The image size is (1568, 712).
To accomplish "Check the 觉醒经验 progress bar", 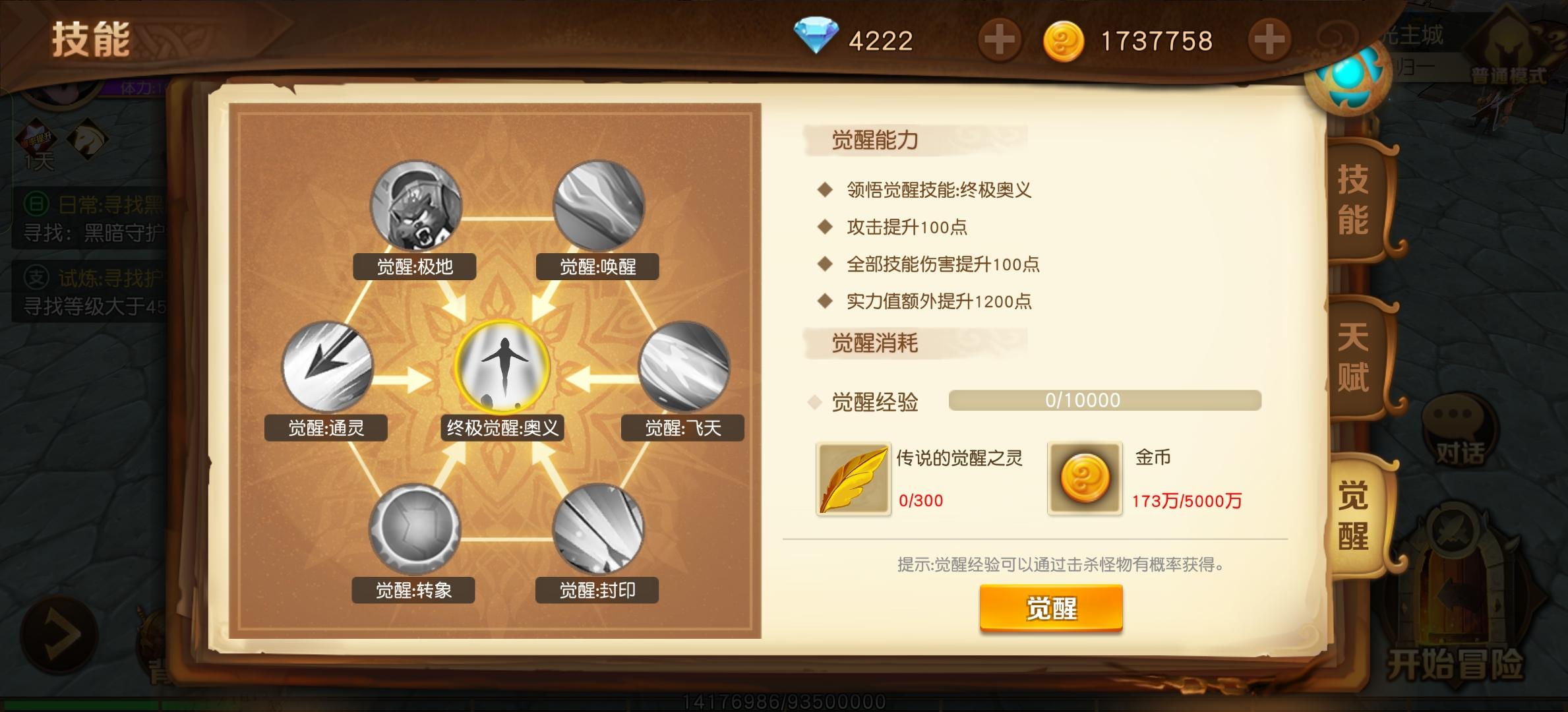I will 1106,399.
